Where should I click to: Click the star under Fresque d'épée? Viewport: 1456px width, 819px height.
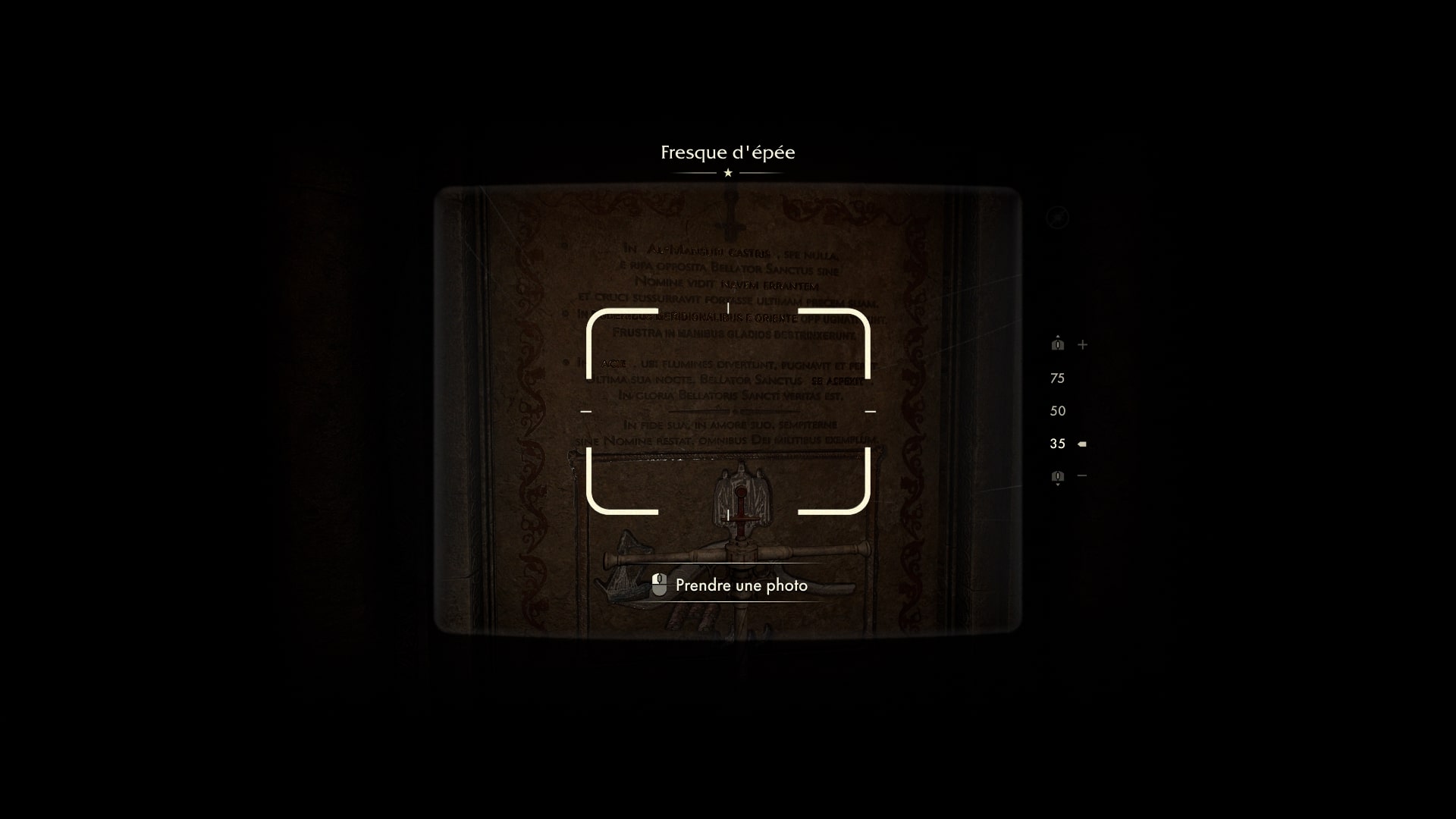coord(727,173)
